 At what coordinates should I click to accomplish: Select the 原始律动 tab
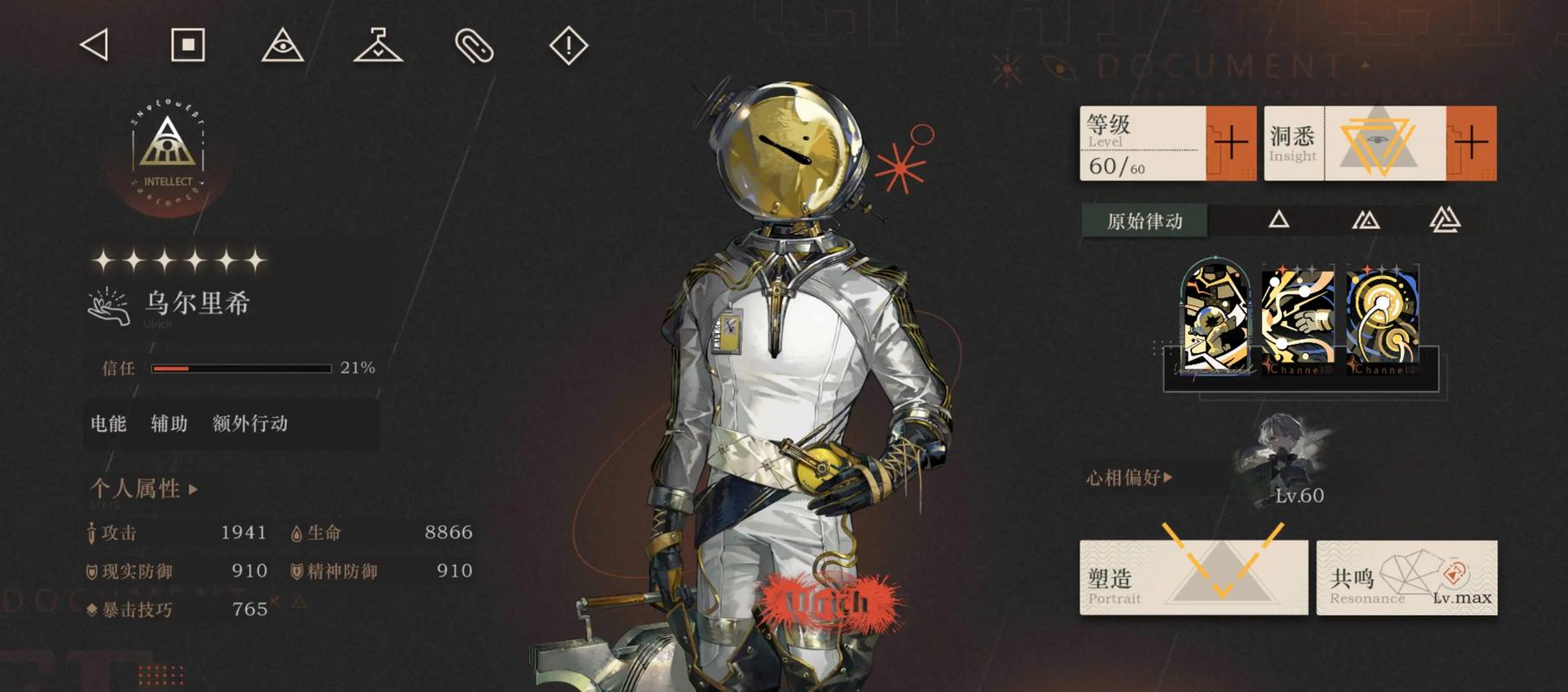[1144, 221]
